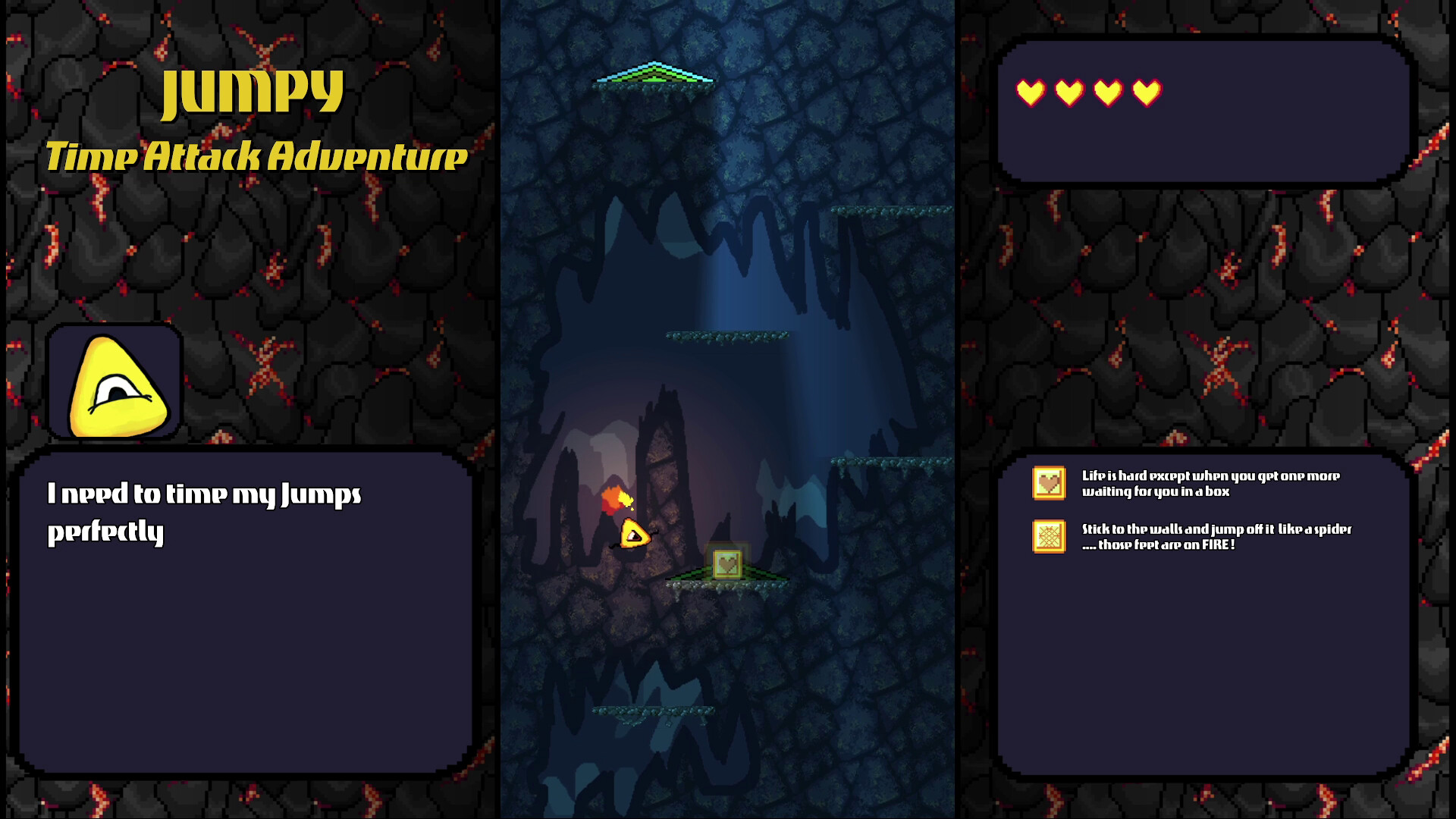Image resolution: width=1456 pixels, height=819 pixels.
Task: Click the spider web wall-jump ability icon
Action: coord(1048,535)
